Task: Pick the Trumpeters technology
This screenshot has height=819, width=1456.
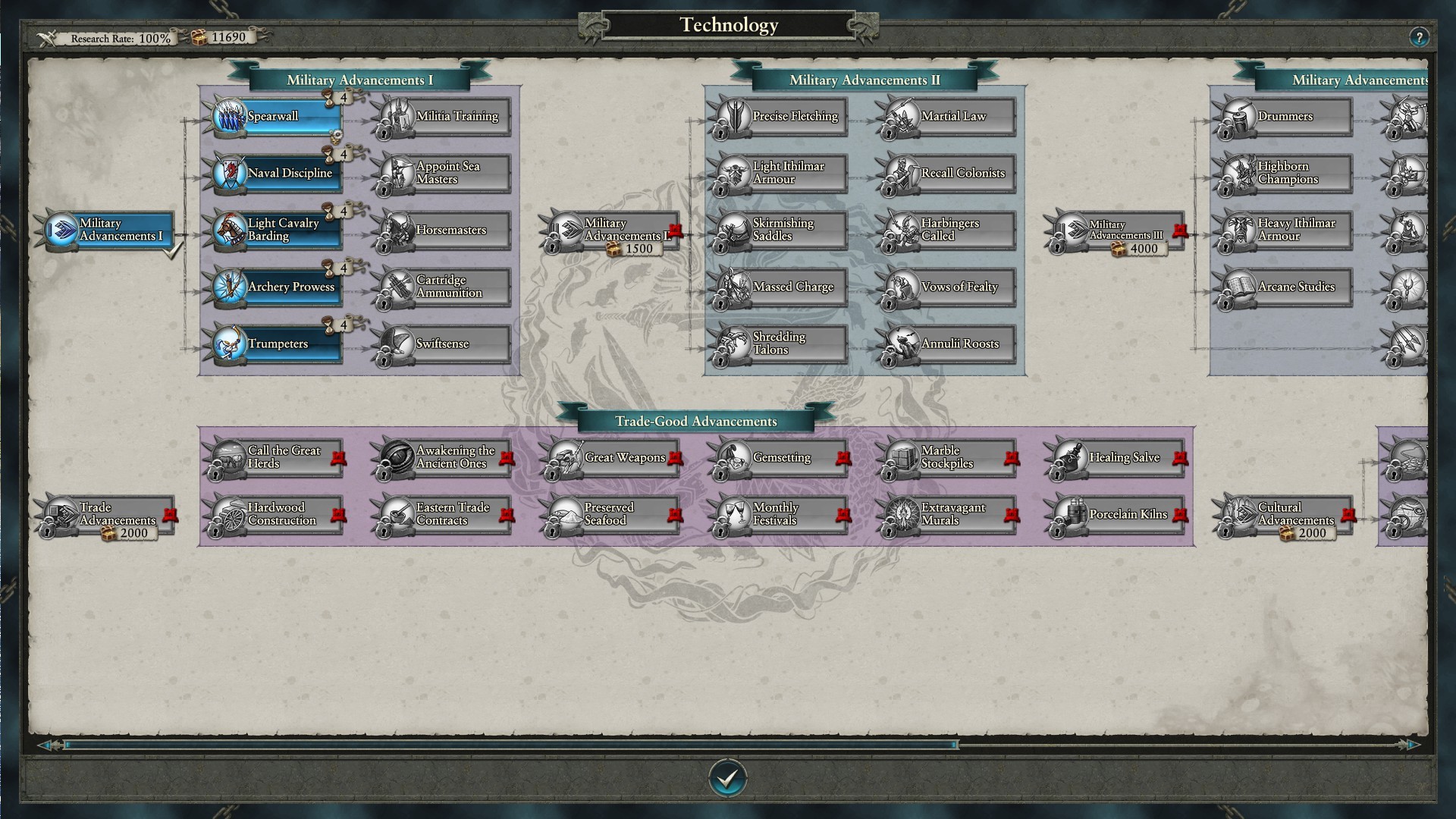Action: tap(277, 344)
